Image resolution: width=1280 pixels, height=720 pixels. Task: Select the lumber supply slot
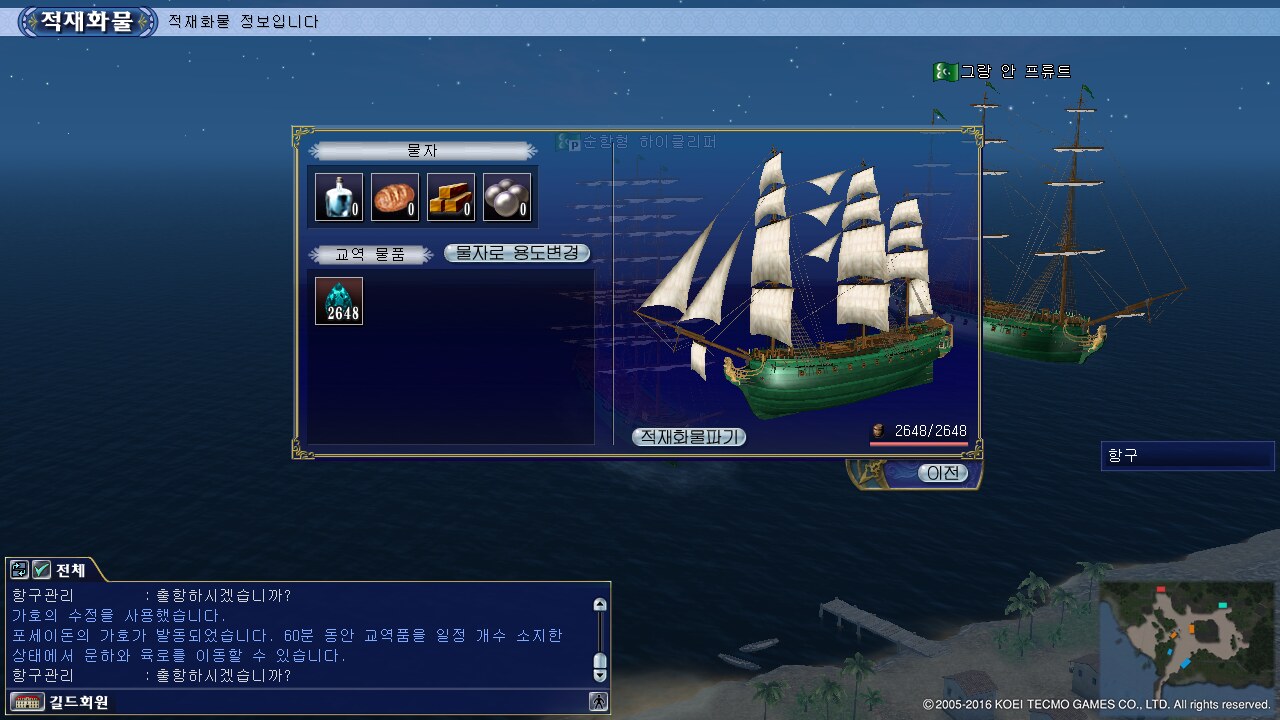point(451,197)
